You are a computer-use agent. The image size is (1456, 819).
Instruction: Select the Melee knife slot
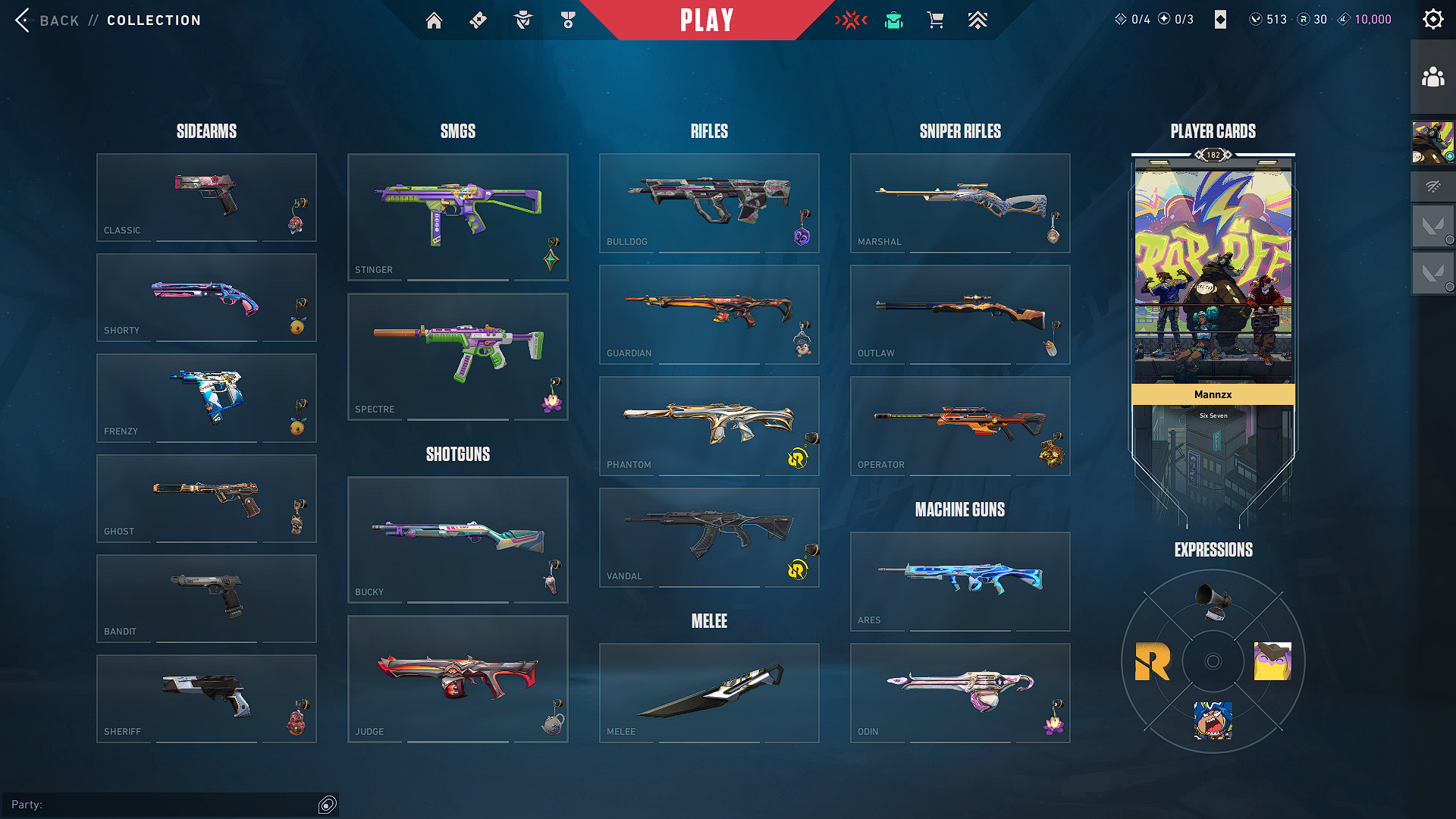coord(709,692)
